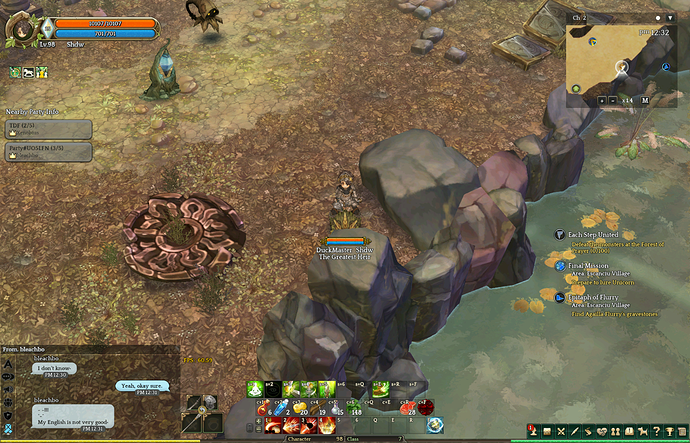The width and height of the screenshot is (690, 443).
Task: Activate the first fire skill on the bottom bar
Action: click(x=272, y=425)
